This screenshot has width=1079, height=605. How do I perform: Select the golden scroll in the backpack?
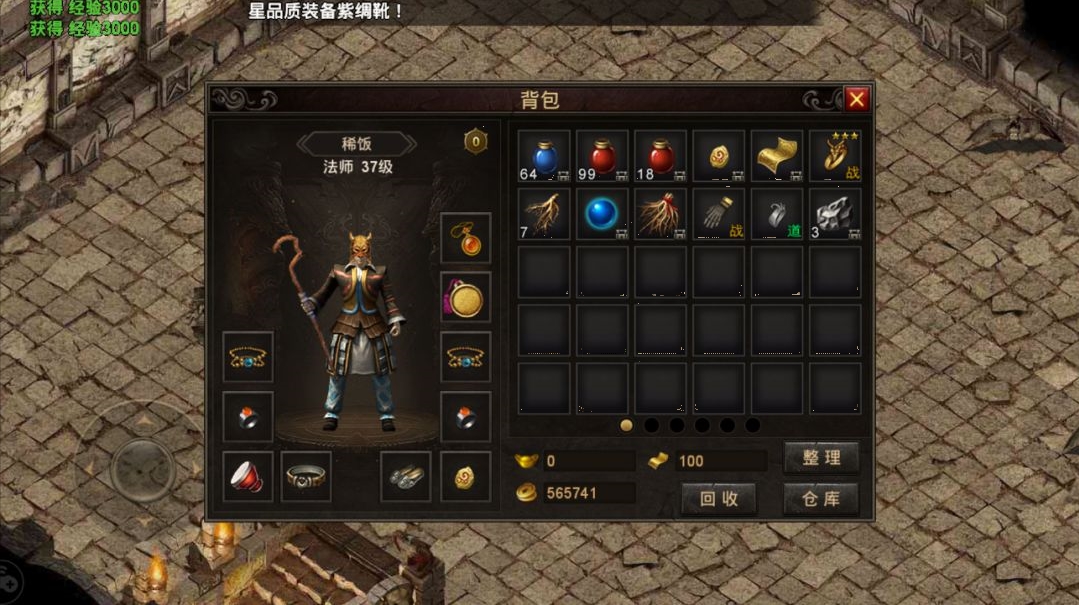[777, 157]
